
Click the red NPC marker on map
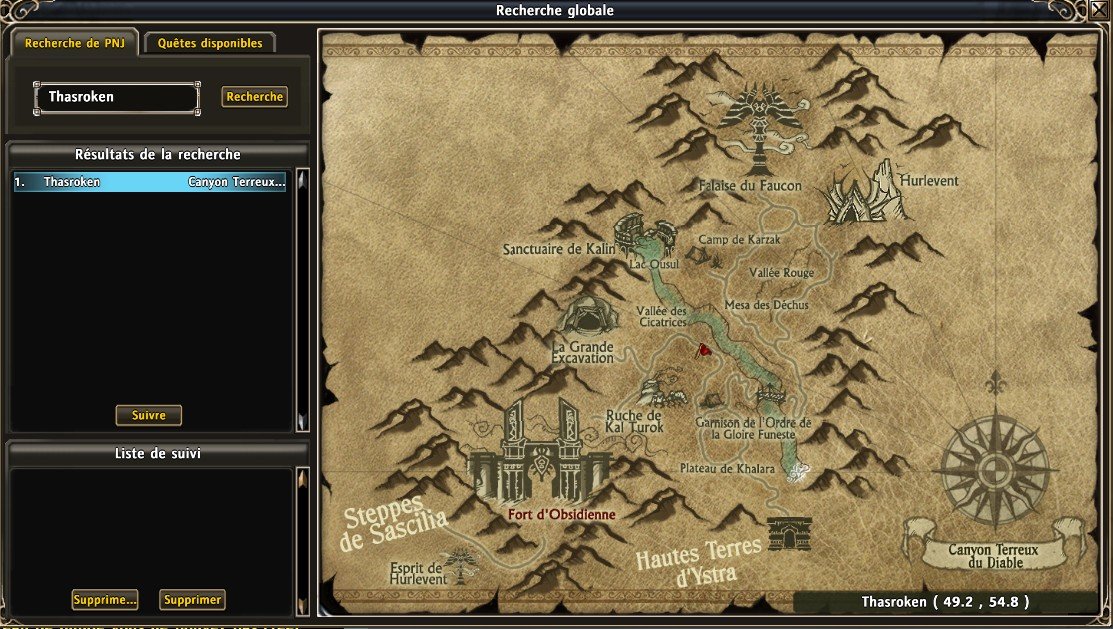coord(704,350)
